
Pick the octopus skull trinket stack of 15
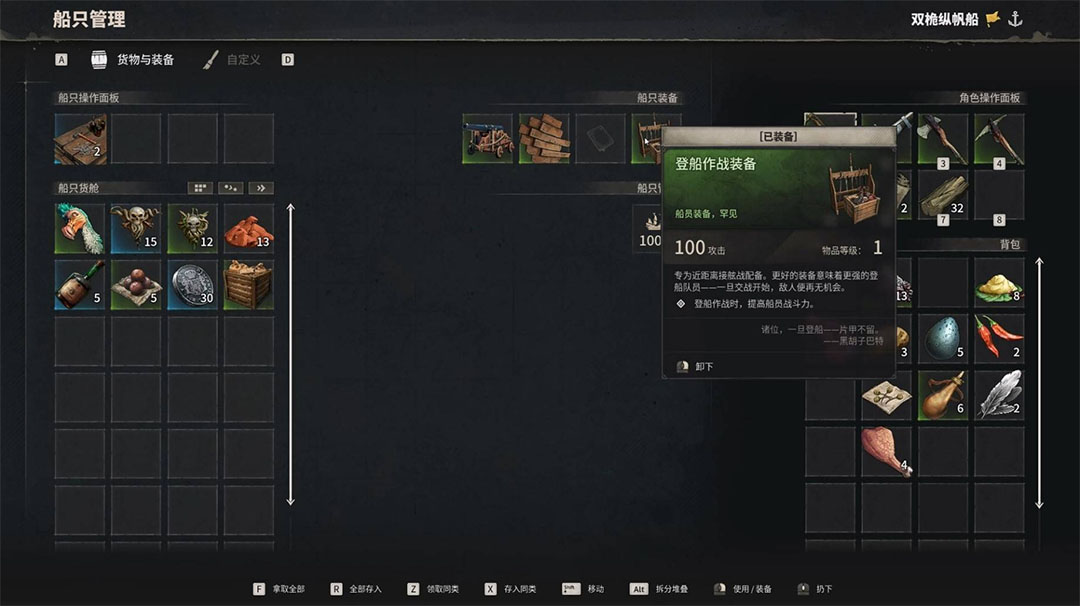(136, 228)
